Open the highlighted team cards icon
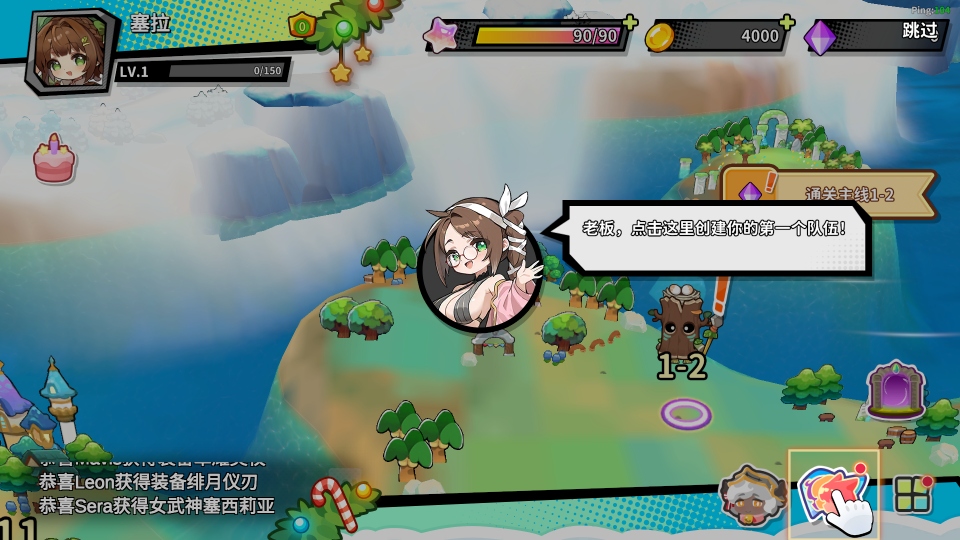Screen dimensions: 960x540 [x=832, y=493]
